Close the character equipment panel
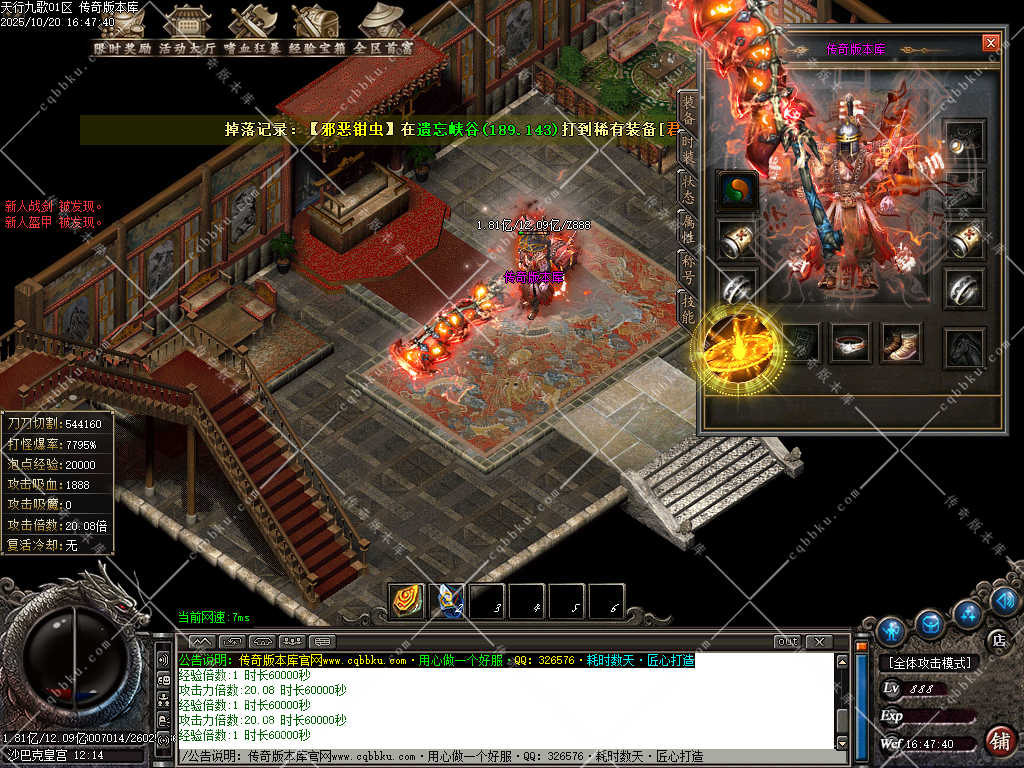Image resolution: width=1024 pixels, height=768 pixels. (x=990, y=42)
